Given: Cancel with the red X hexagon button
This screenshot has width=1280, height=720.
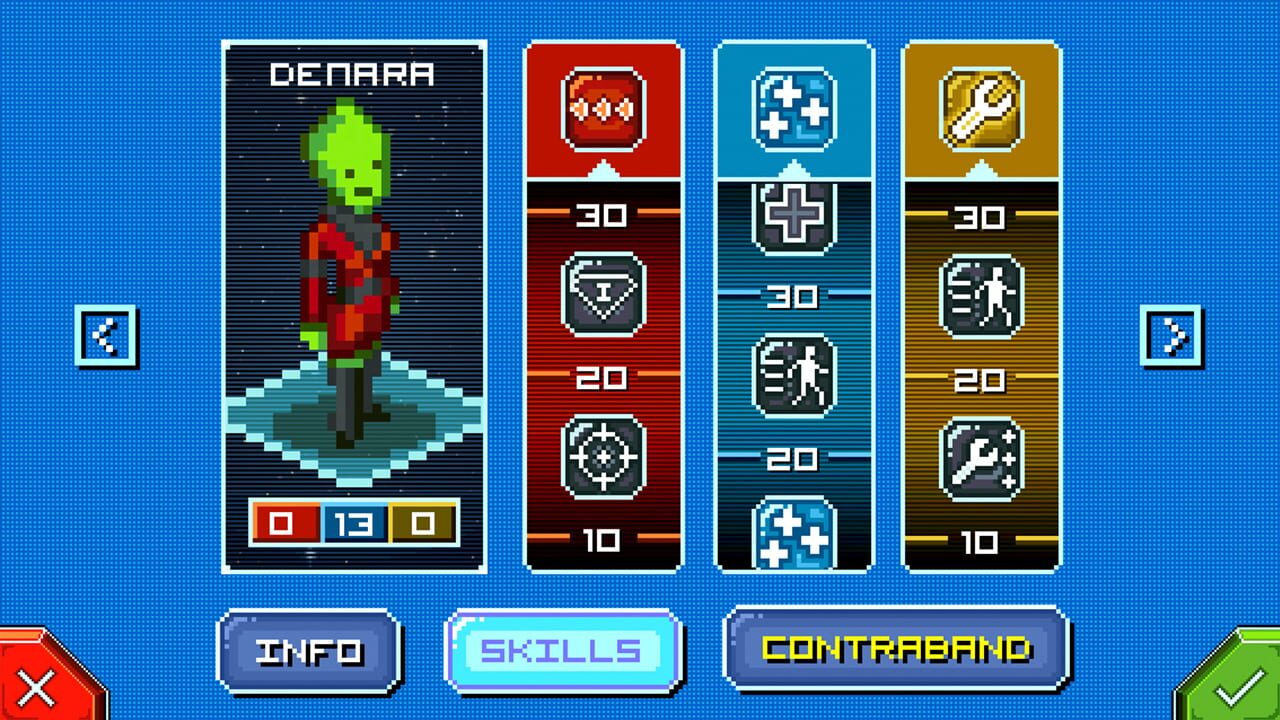Looking at the screenshot, I should point(36,688).
